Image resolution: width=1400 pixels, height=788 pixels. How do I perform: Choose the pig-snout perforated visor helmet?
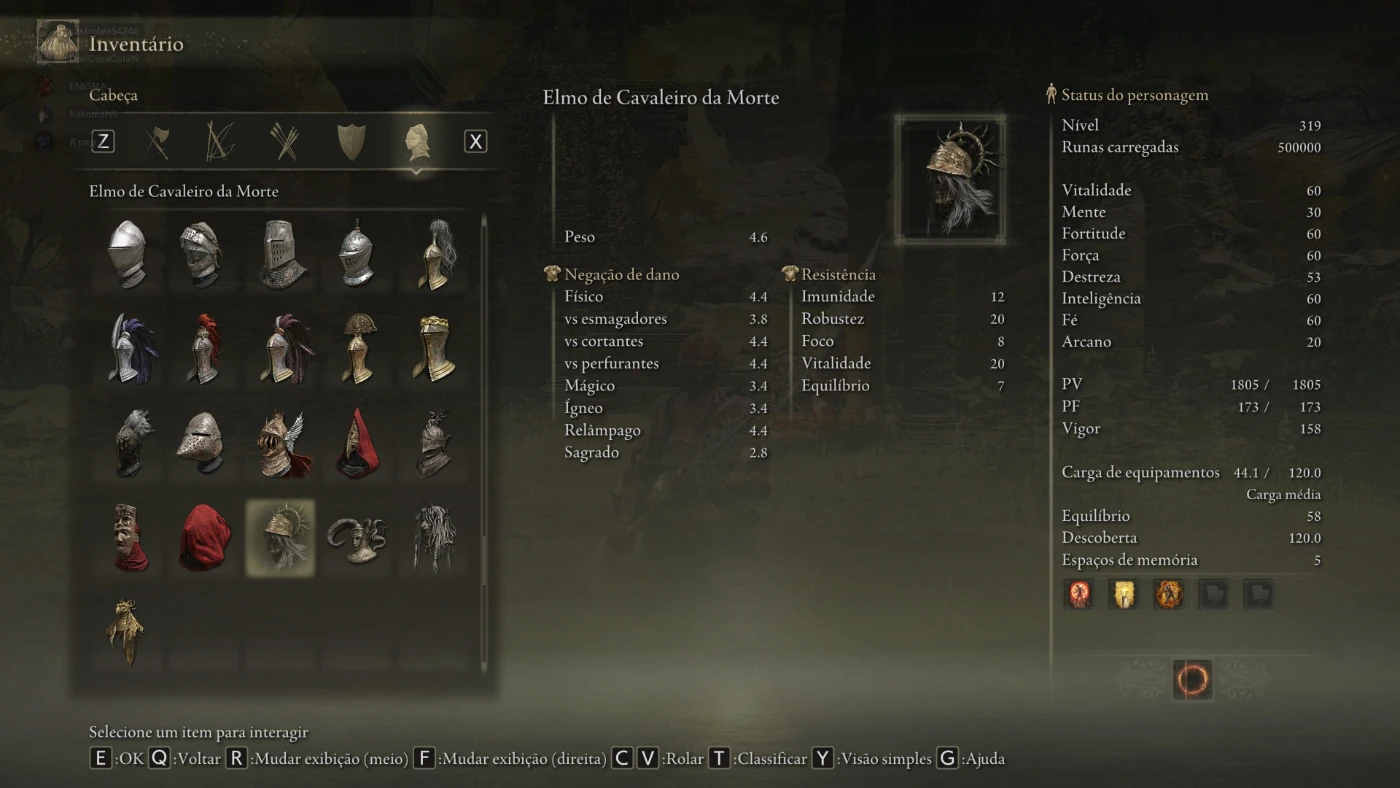204,444
